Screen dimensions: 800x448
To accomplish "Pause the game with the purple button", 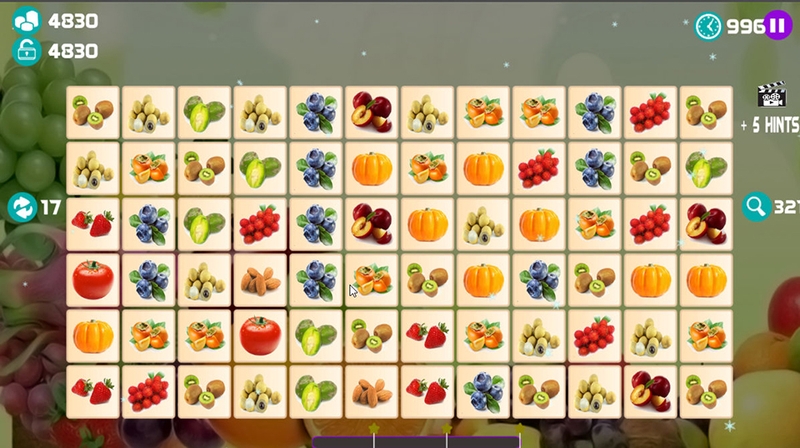I will point(778,26).
